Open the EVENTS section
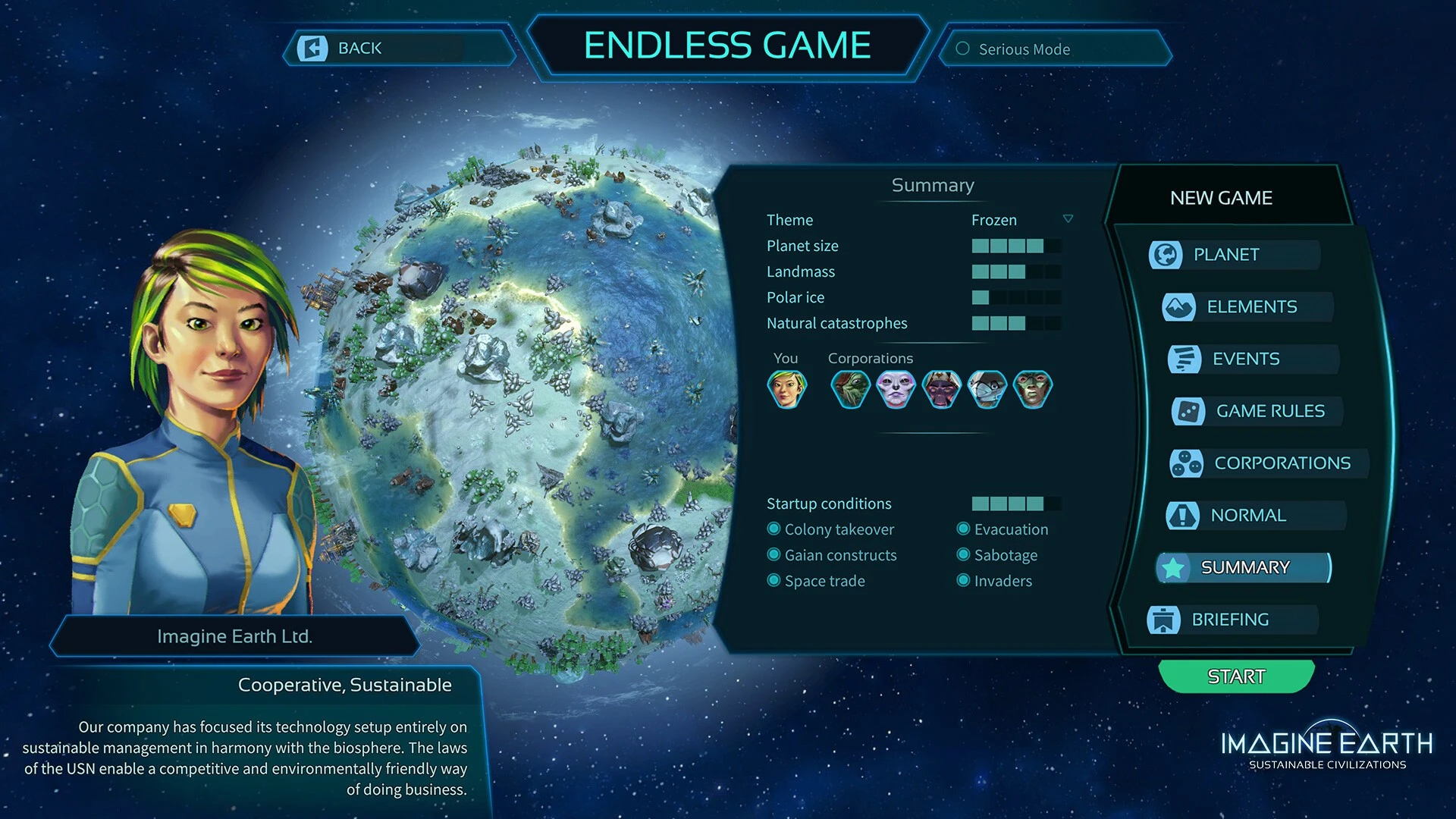Viewport: 1456px width, 819px height. [x=1246, y=359]
